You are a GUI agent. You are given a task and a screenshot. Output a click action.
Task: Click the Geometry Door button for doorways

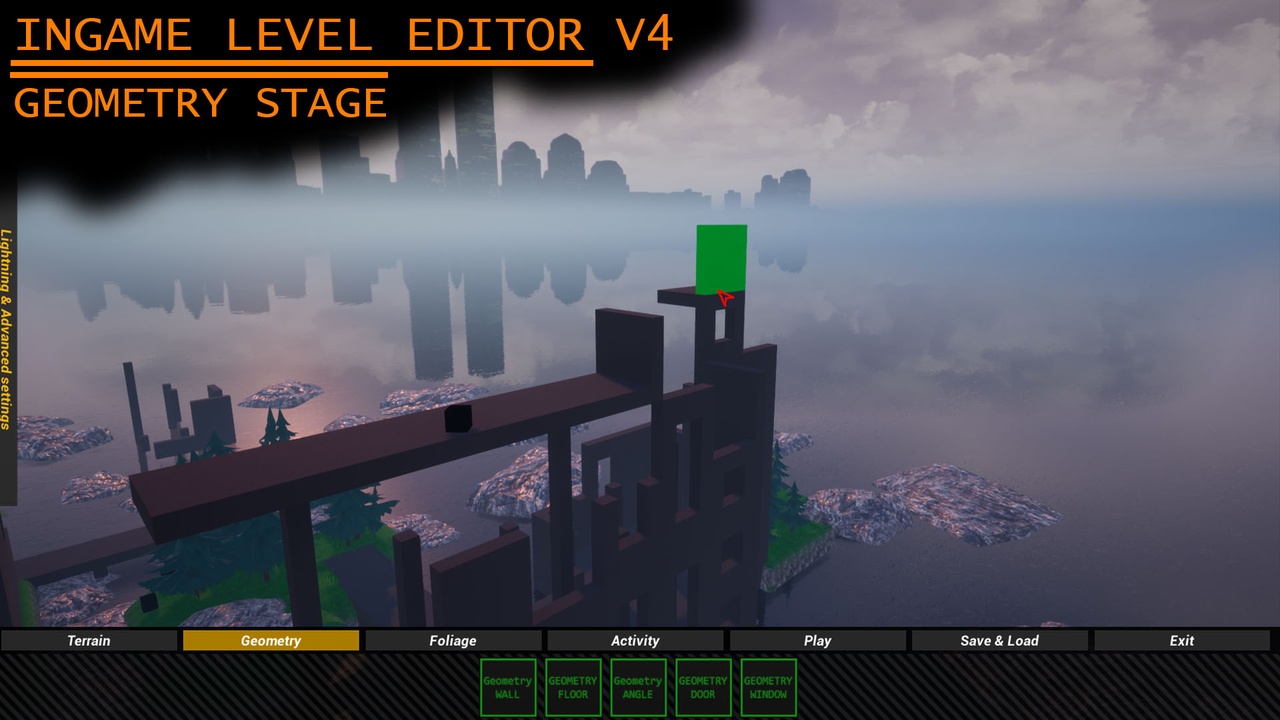[x=702, y=687]
